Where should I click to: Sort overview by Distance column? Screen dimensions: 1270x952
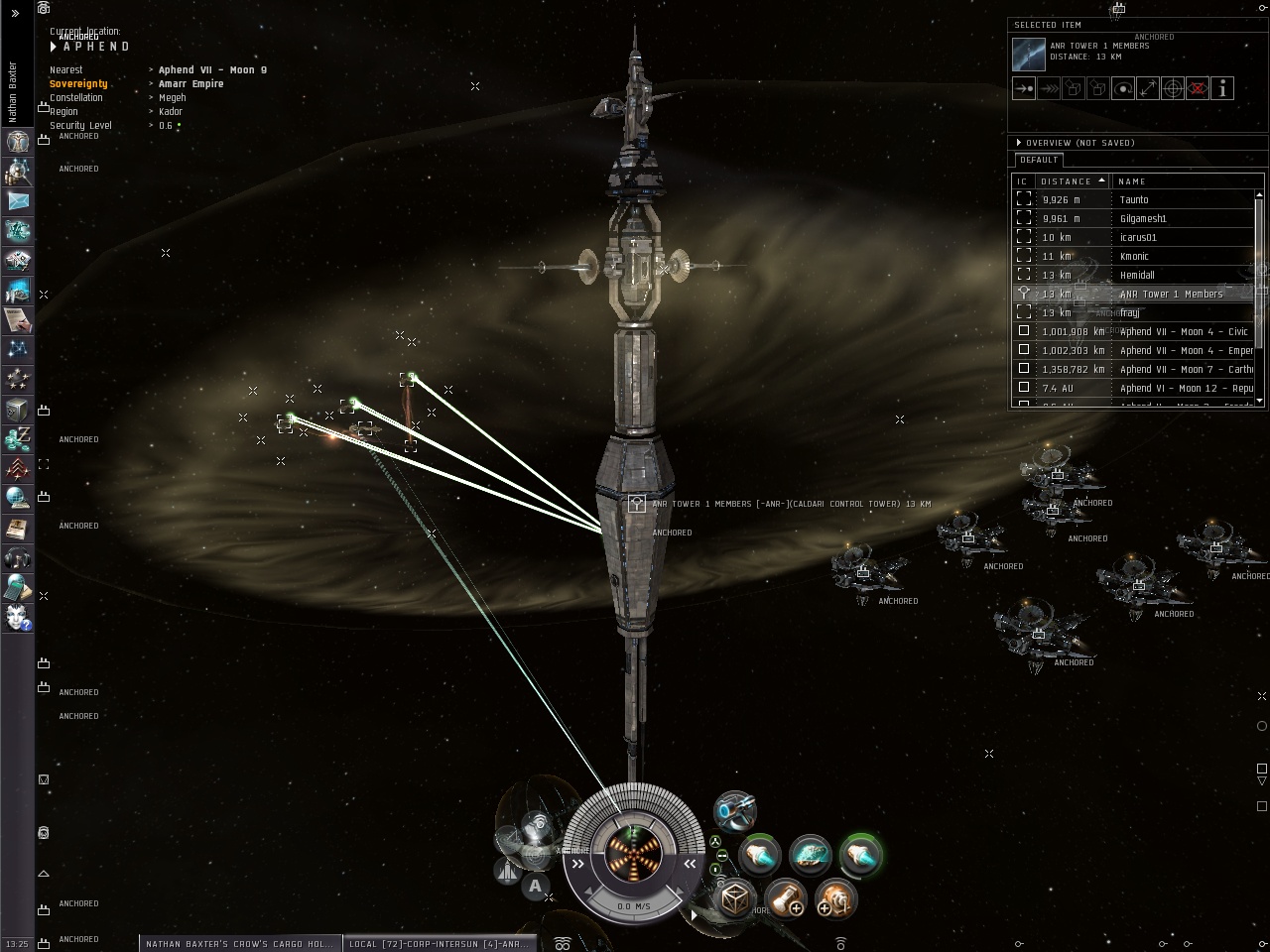click(x=1071, y=181)
